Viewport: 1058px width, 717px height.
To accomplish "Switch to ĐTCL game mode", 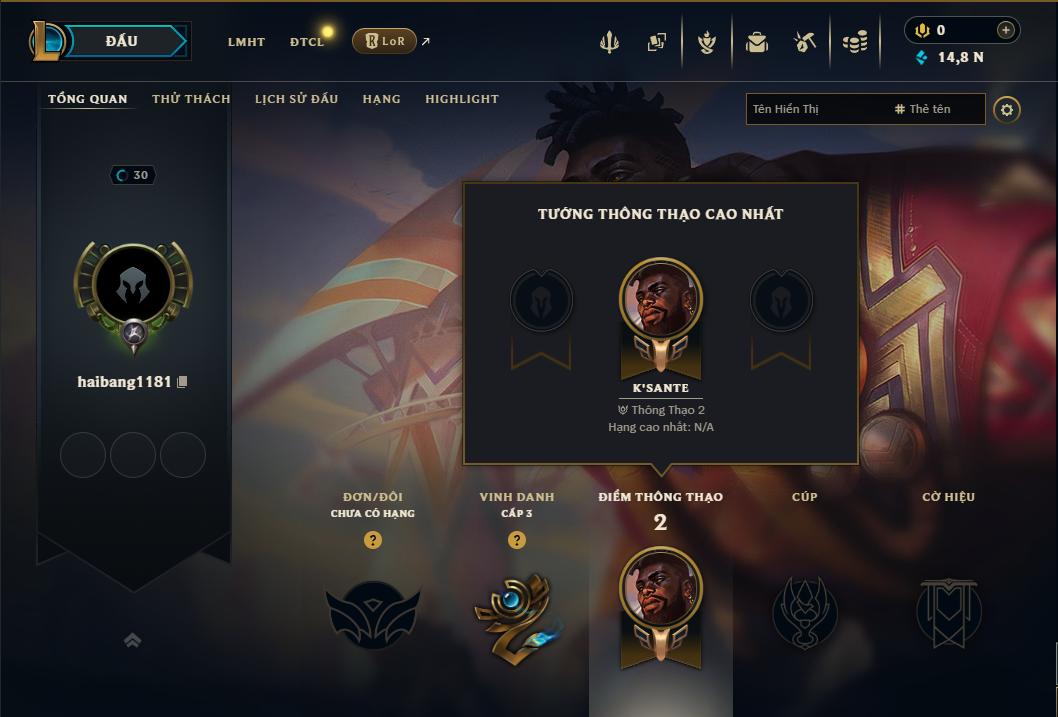I will [x=307, y=42].
